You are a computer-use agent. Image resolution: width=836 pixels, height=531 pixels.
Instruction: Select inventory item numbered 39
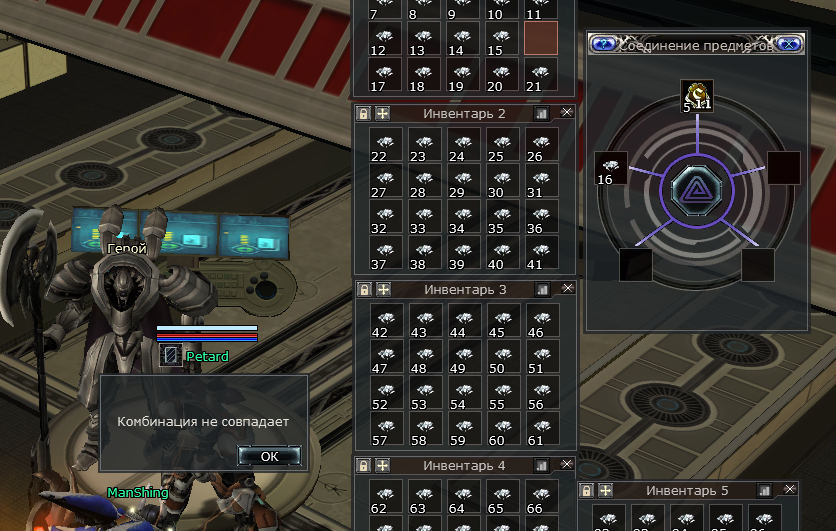(x=463, y=254)
